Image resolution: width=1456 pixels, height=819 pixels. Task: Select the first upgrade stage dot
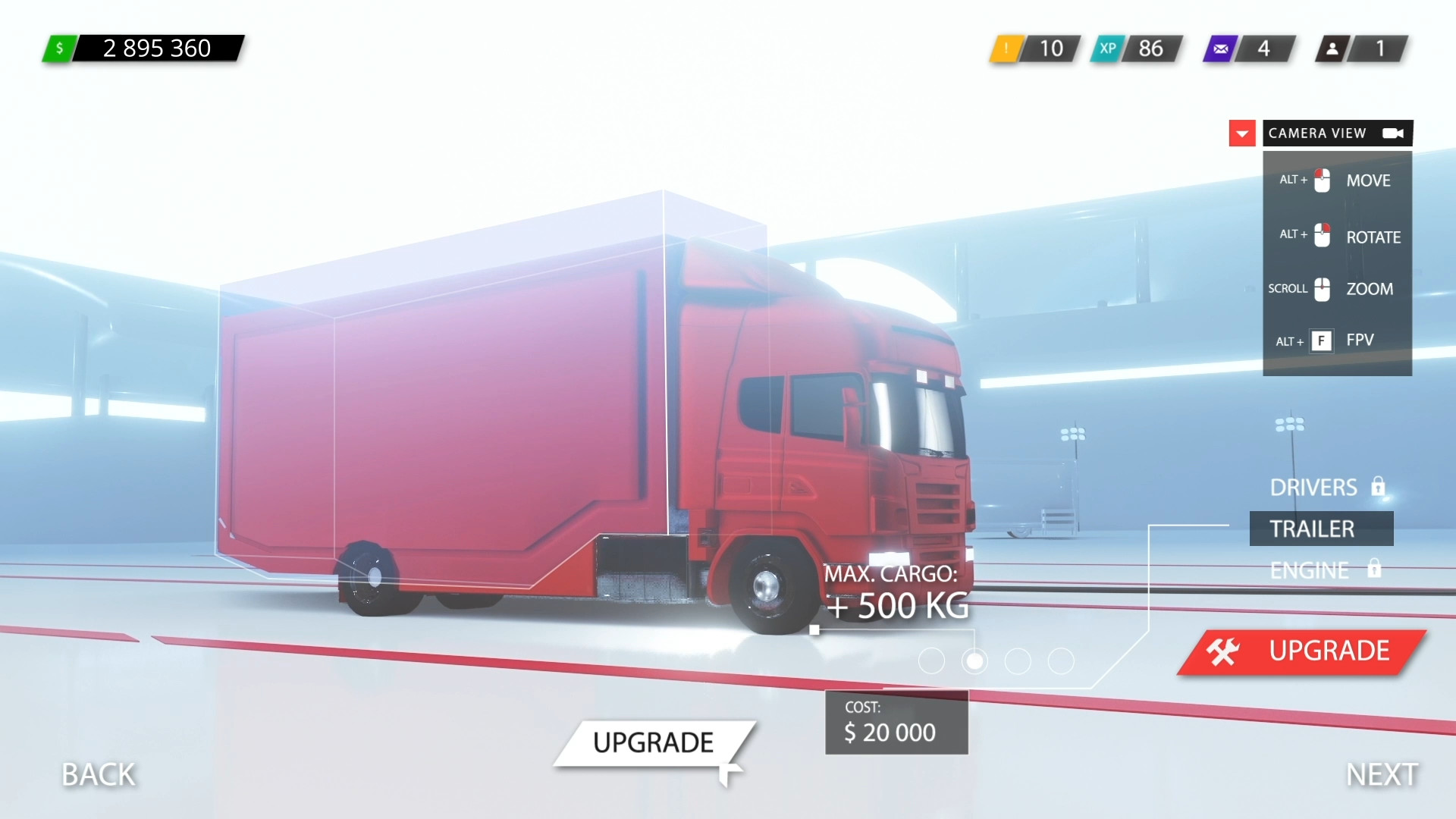click(x=932, y=661)
